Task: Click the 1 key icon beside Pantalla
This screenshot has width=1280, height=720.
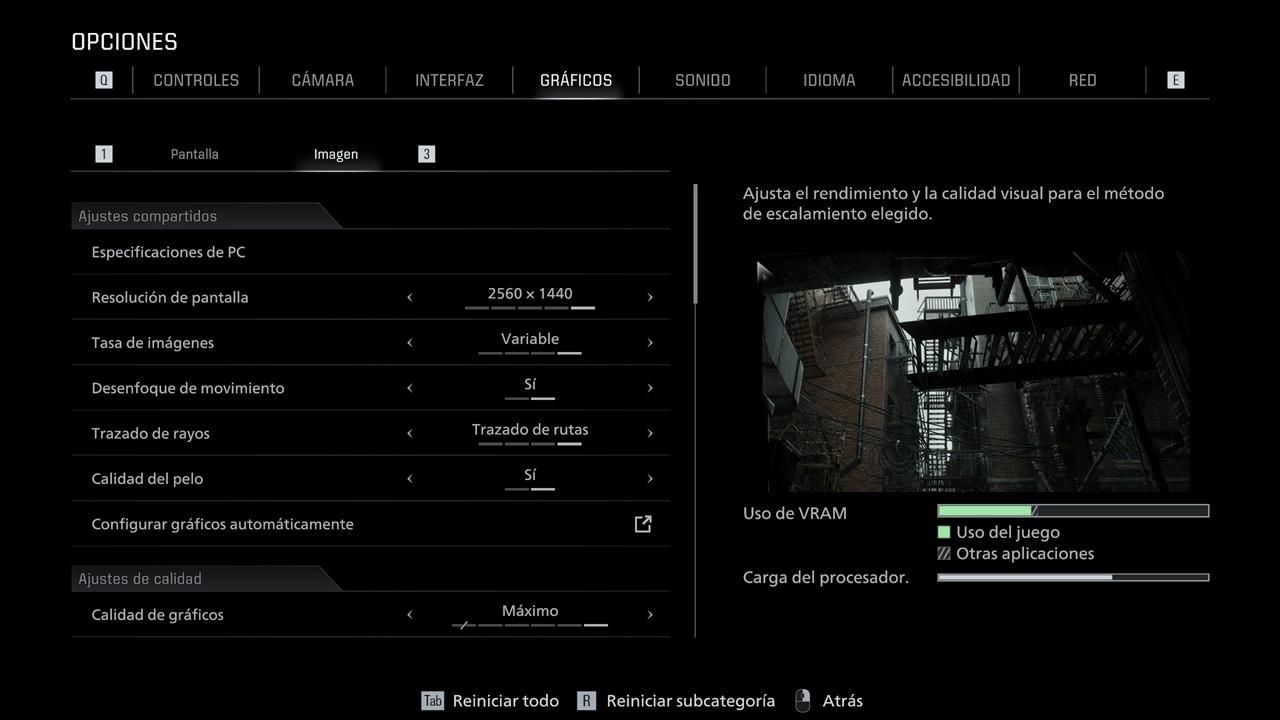Action: [103, 153]
